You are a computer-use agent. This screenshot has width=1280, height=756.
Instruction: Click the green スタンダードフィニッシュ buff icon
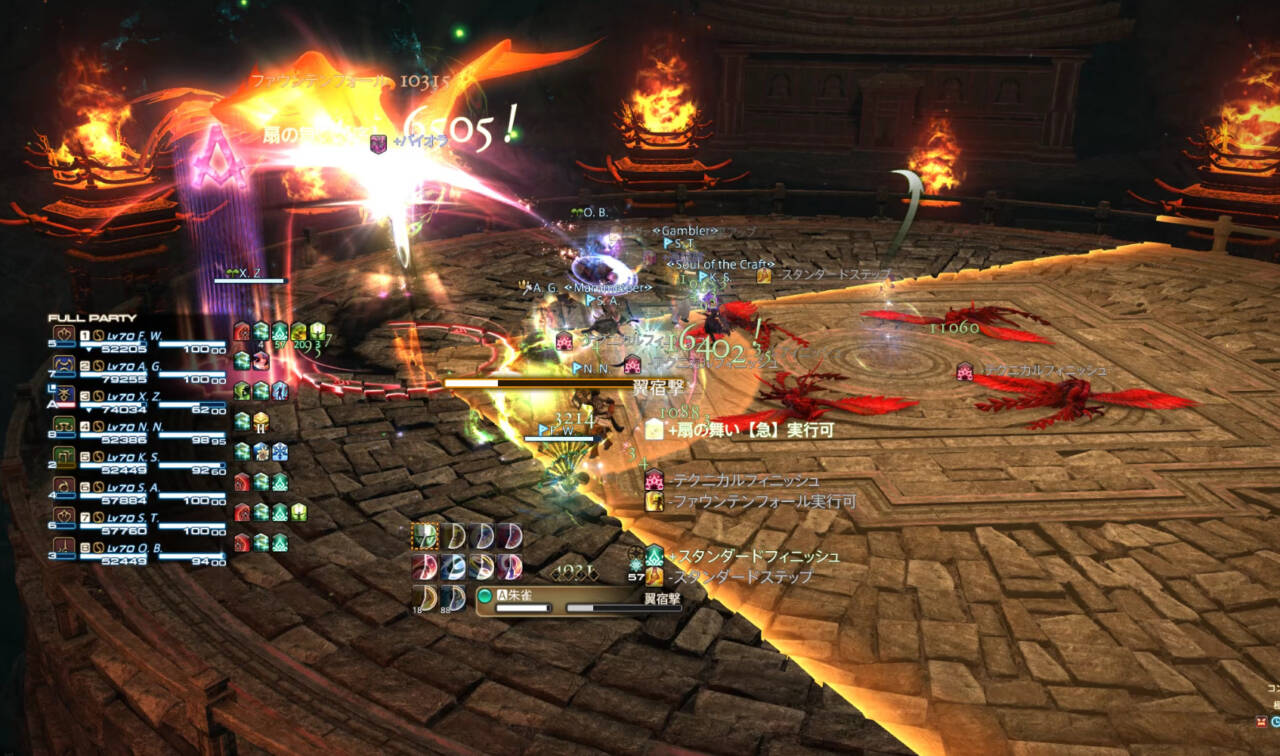click(653, 557)
